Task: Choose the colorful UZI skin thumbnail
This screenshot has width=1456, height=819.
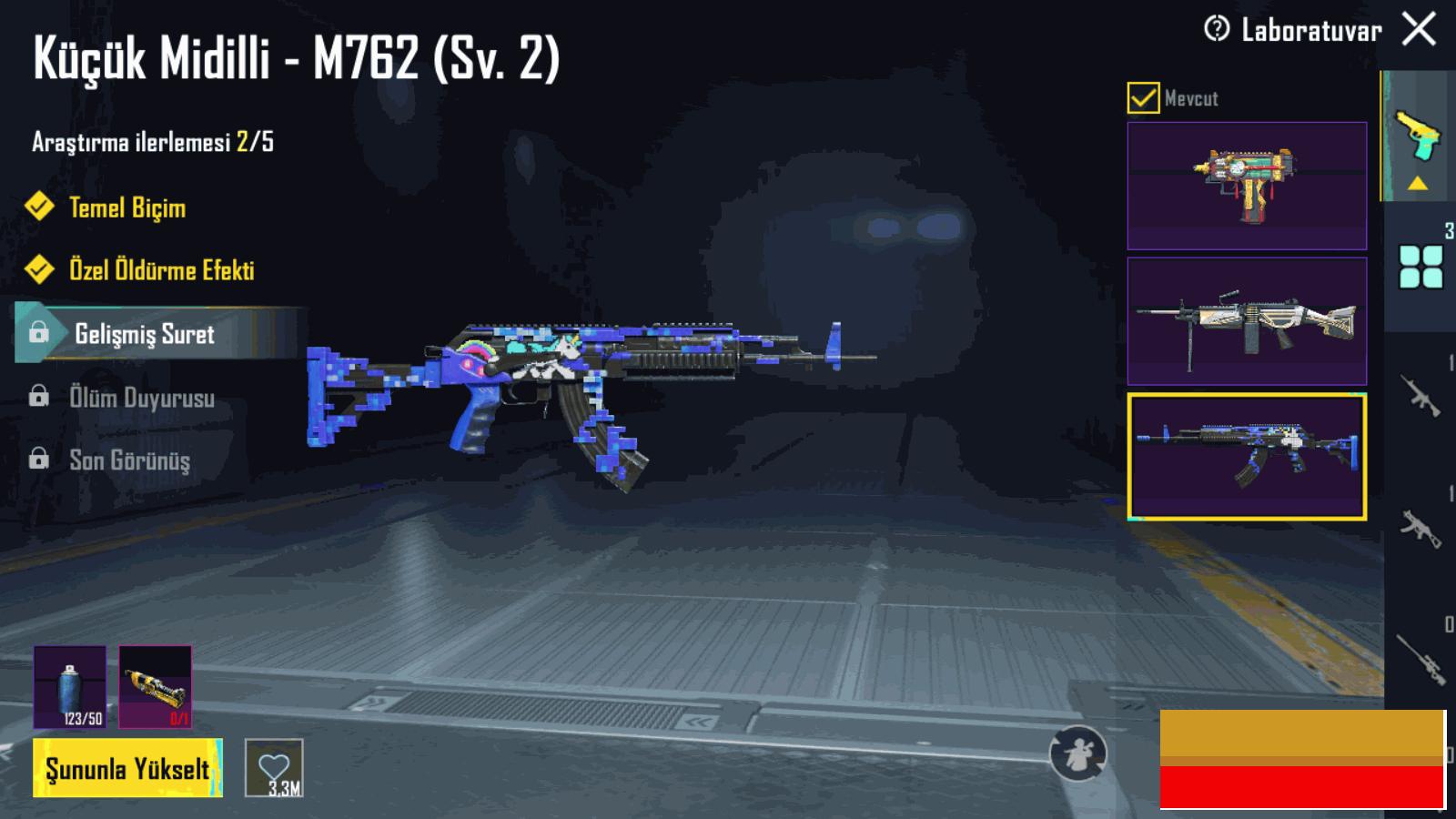Action: coord(1247,186)
